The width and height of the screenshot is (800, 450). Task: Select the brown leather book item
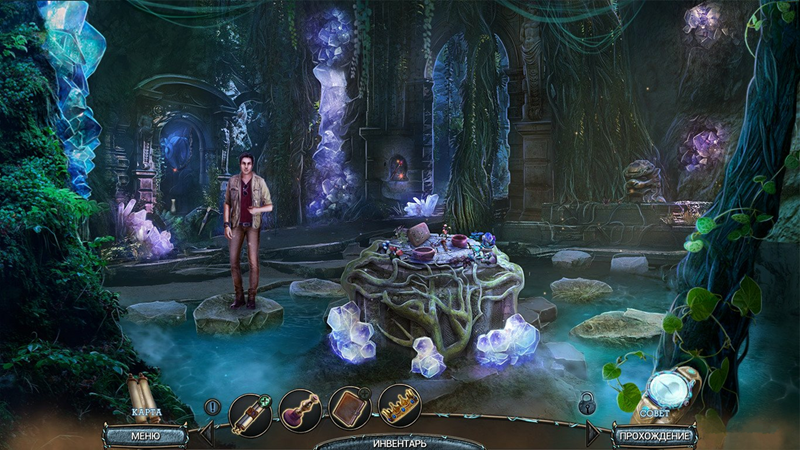coord(350,408)
